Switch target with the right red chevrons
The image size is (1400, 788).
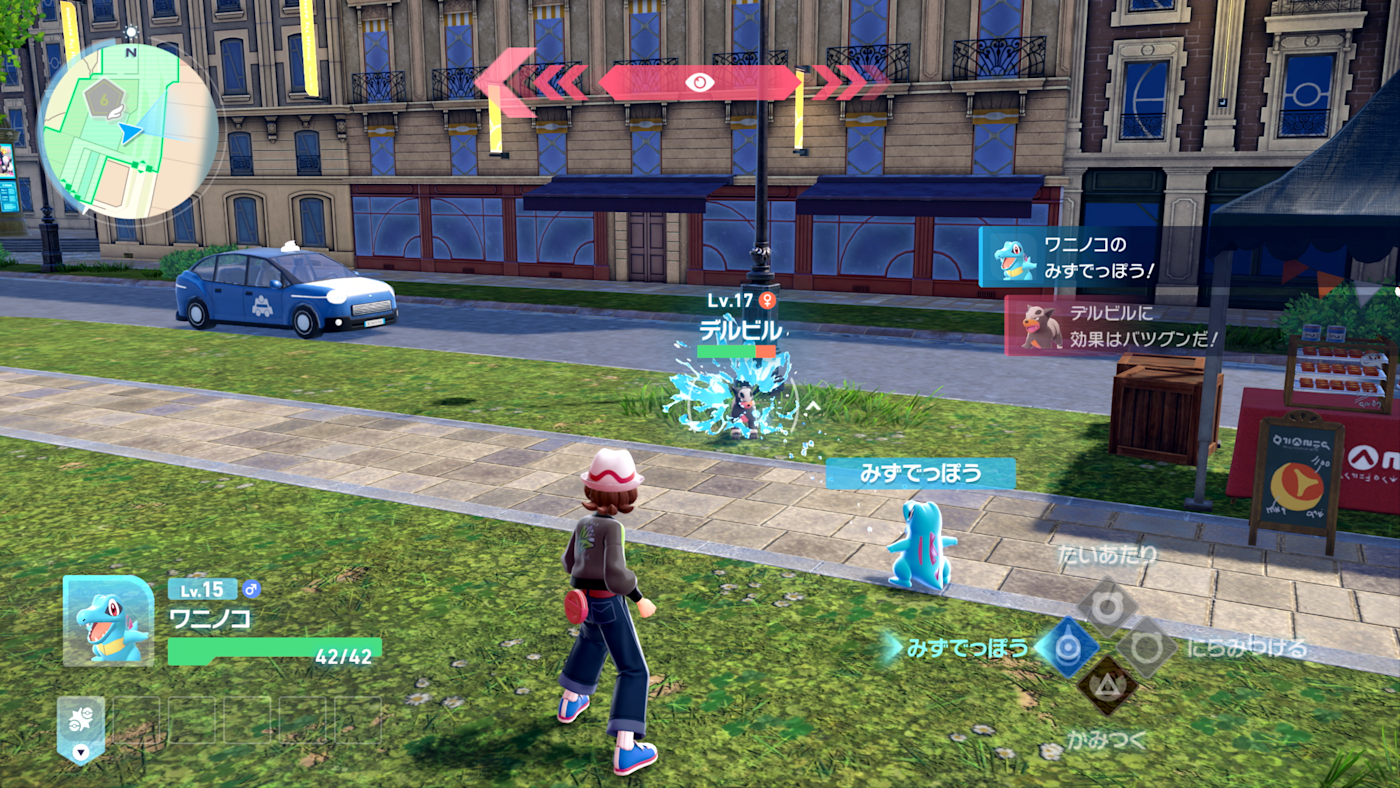click(x=851, y=82)
